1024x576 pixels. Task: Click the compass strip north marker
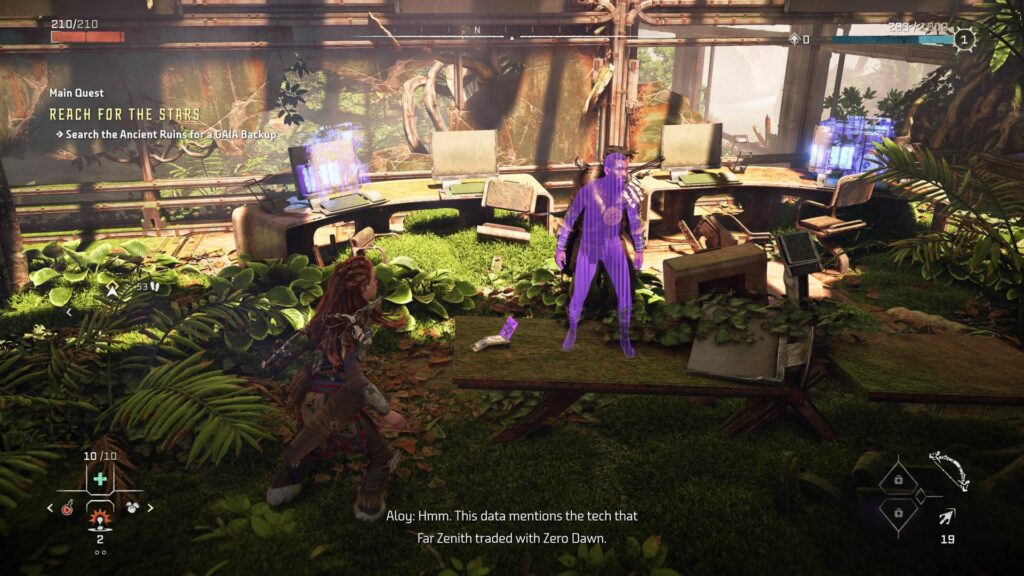pos(476,30)
